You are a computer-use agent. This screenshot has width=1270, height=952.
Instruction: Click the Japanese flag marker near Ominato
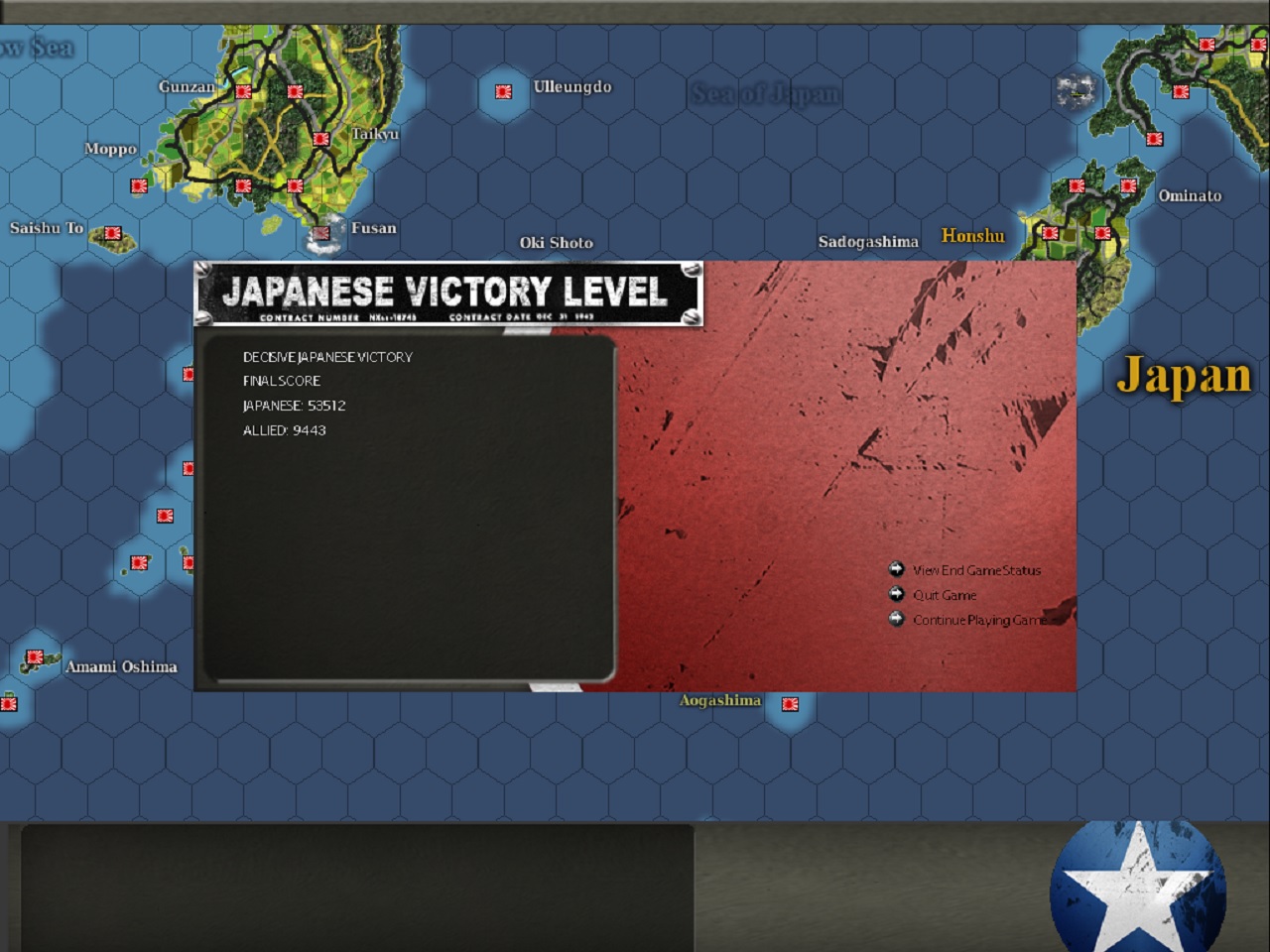click(x=1128, y=184)
